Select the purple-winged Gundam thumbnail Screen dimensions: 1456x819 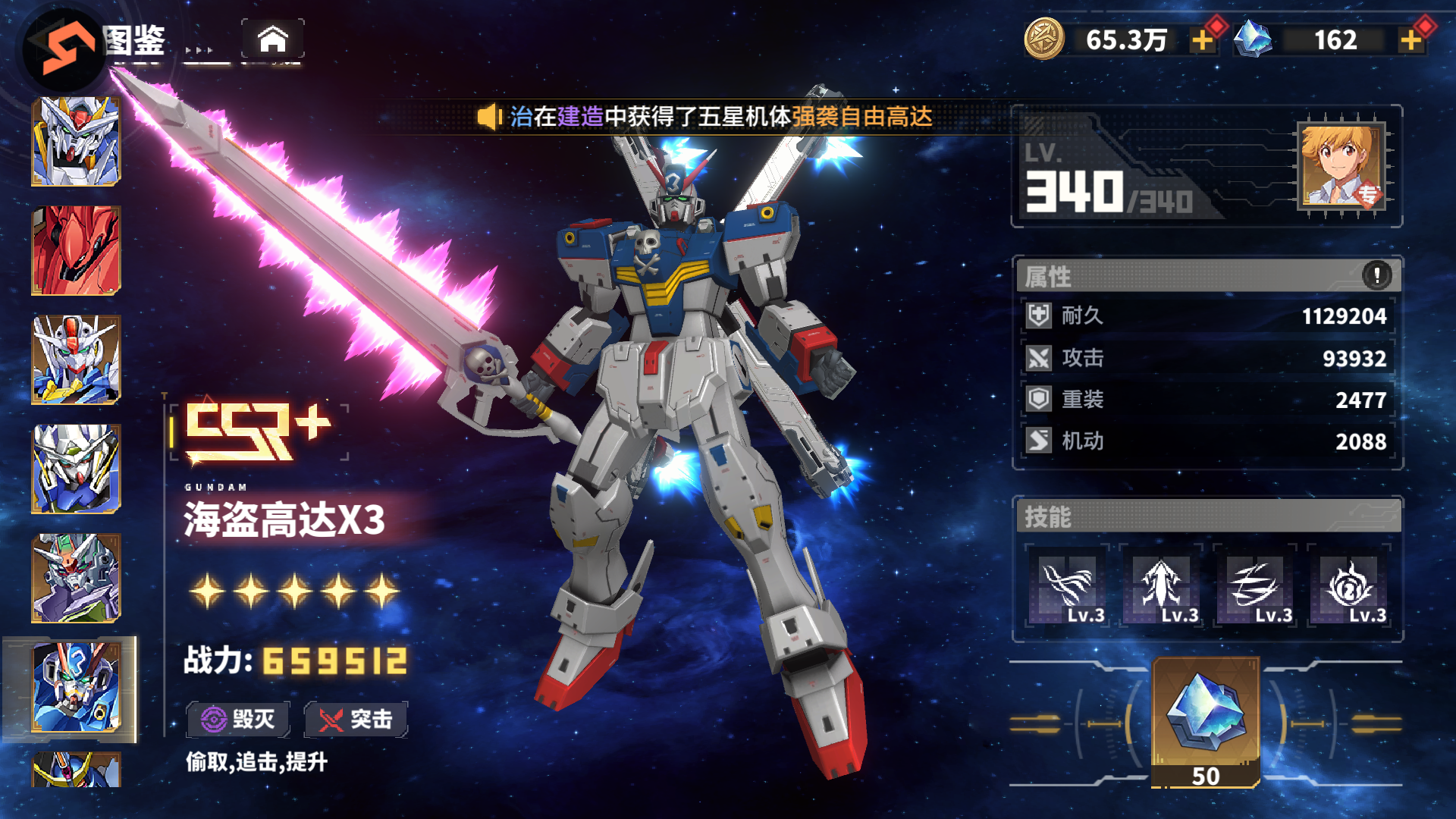pyautogui.click(x=76, y=578)
